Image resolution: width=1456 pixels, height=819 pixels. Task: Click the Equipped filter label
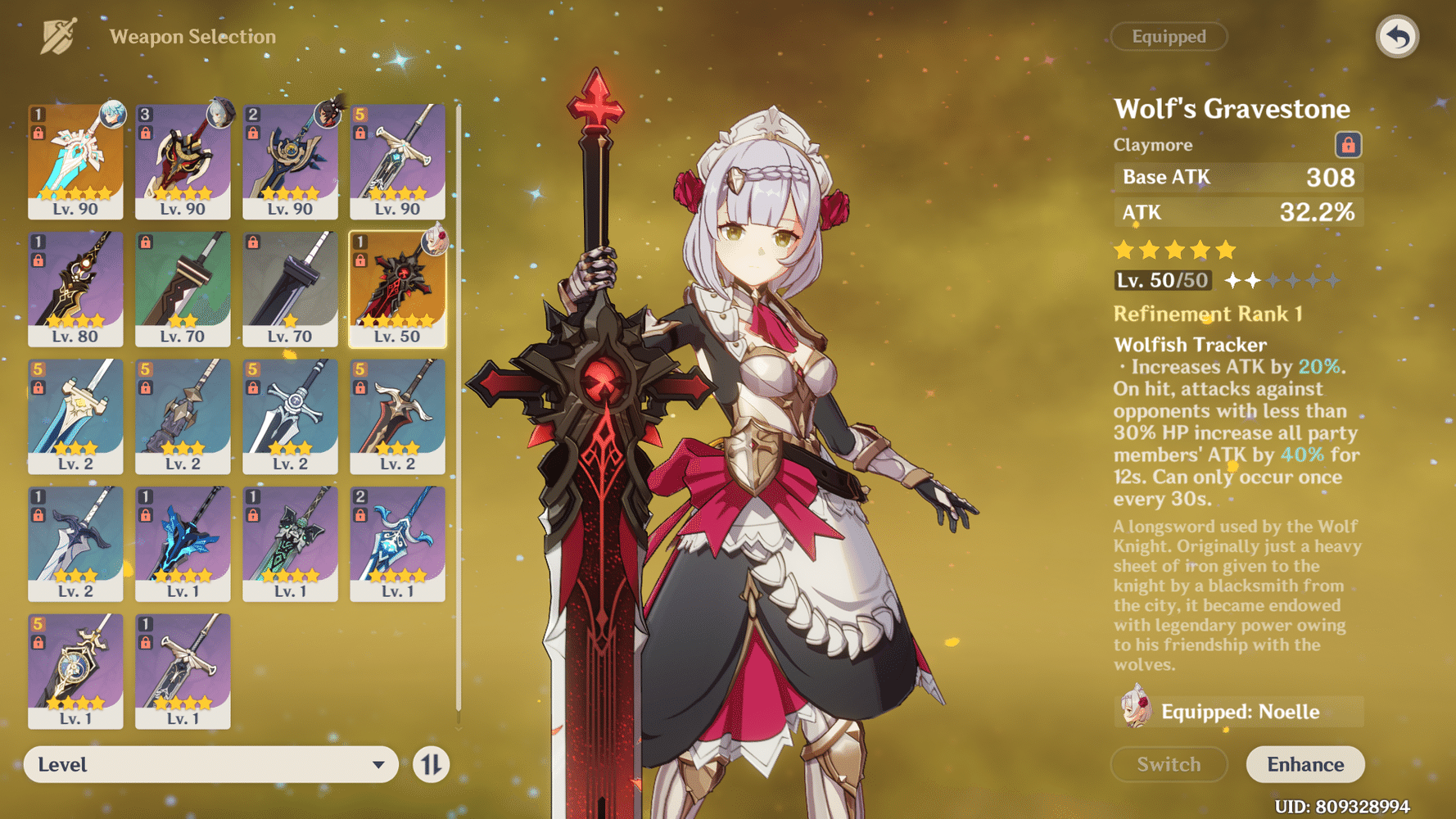coord(1169,37)
